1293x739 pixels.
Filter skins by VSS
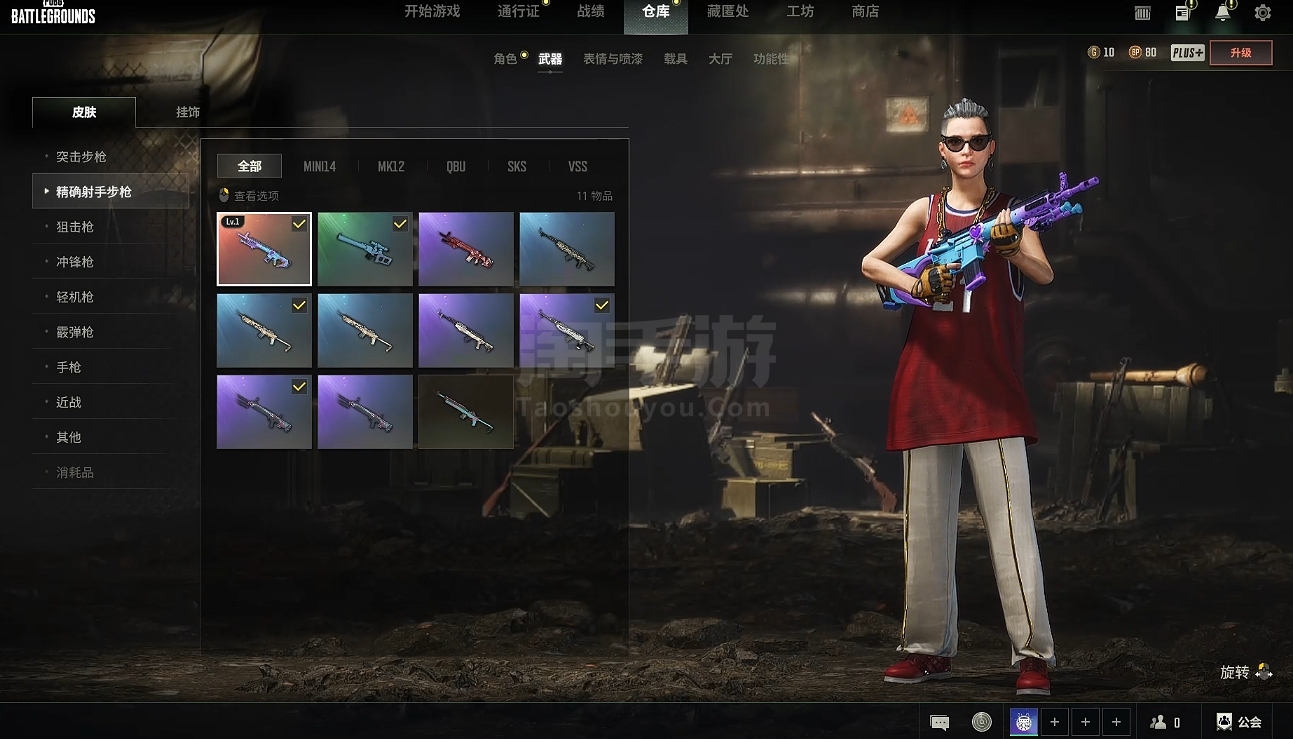click(577, 167)
